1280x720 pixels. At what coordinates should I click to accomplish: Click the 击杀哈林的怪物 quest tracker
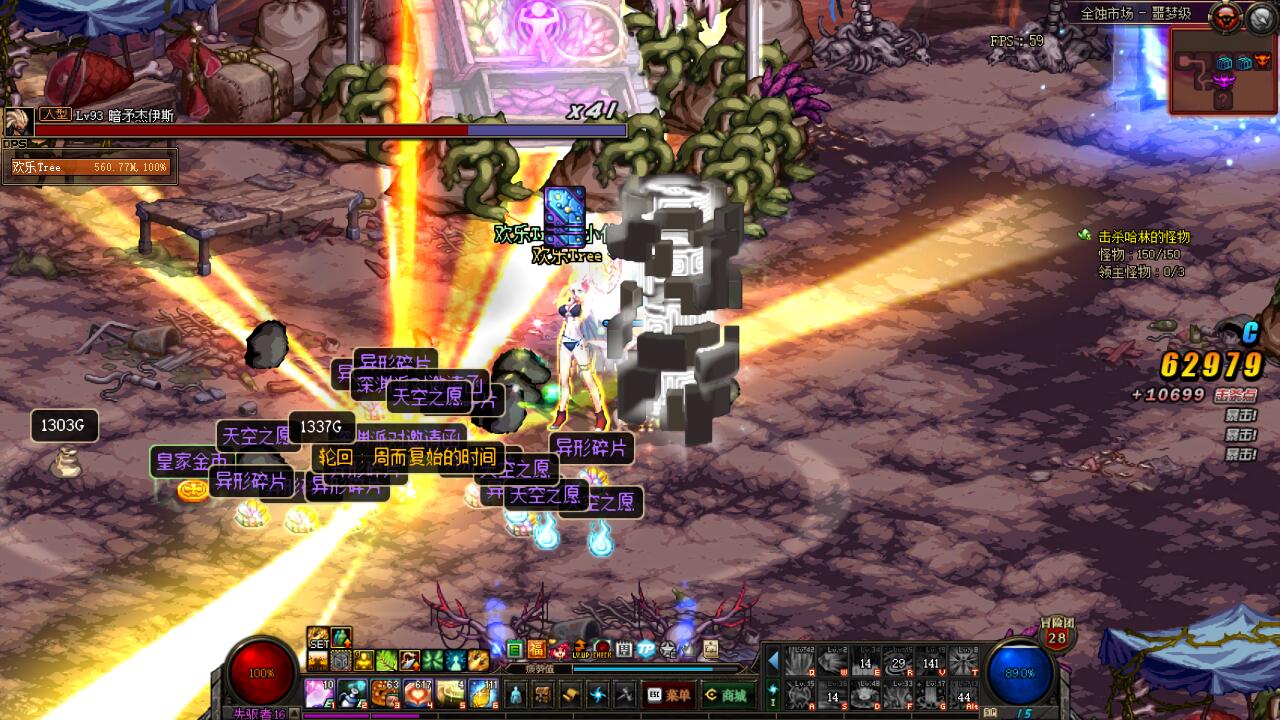point(1144,237)
